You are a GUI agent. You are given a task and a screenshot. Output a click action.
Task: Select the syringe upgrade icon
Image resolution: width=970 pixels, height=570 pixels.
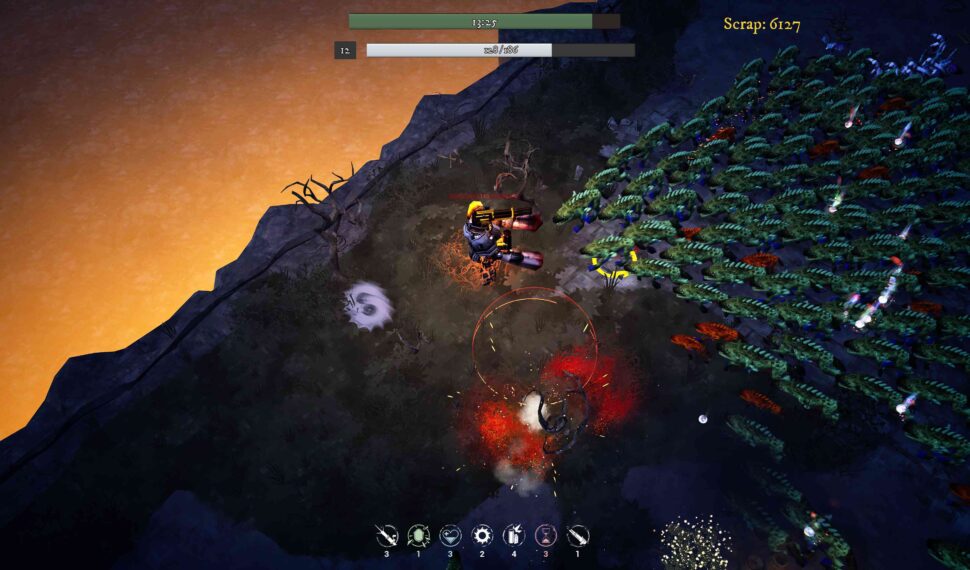387,535
